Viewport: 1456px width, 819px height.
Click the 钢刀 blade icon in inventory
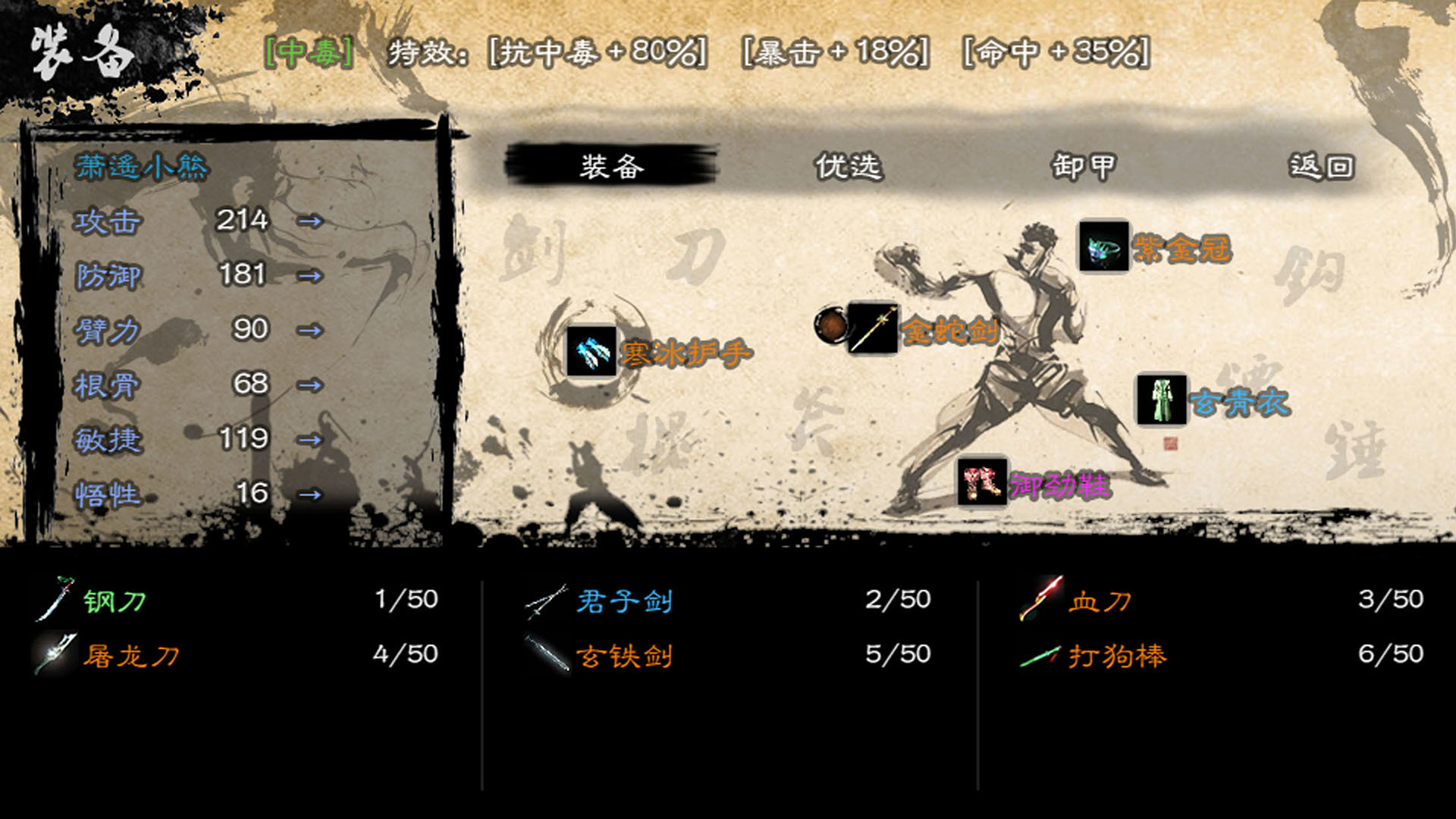click(53, 601)
